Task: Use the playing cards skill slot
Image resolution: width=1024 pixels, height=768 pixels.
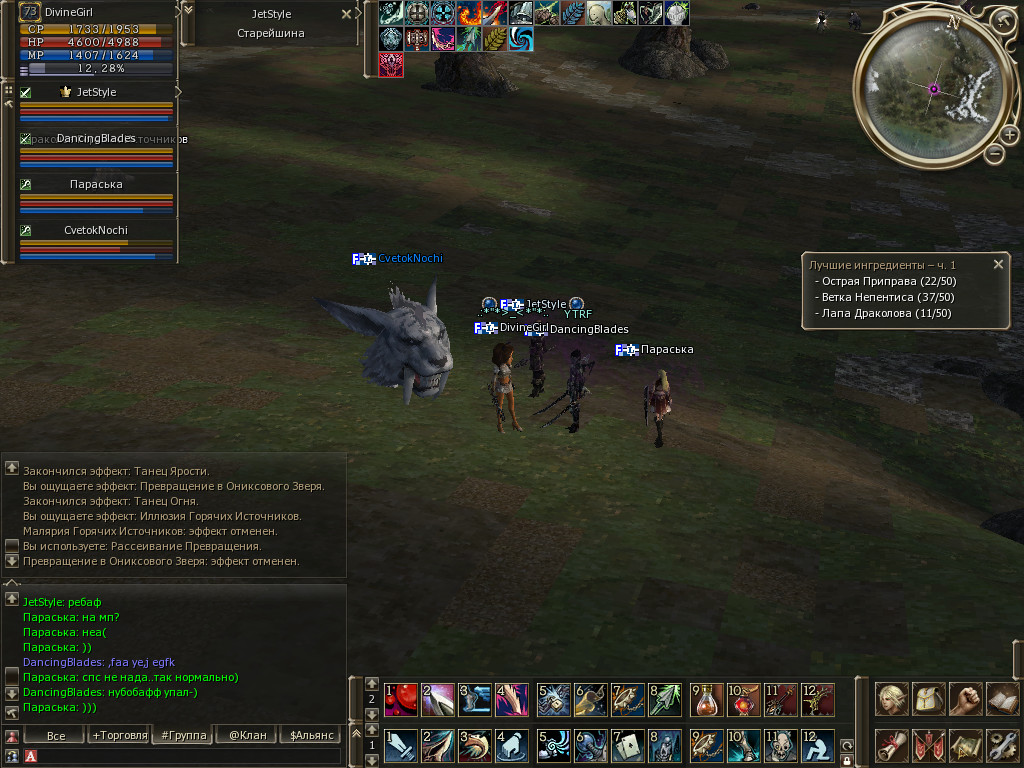Action: [x=628, y=745]
